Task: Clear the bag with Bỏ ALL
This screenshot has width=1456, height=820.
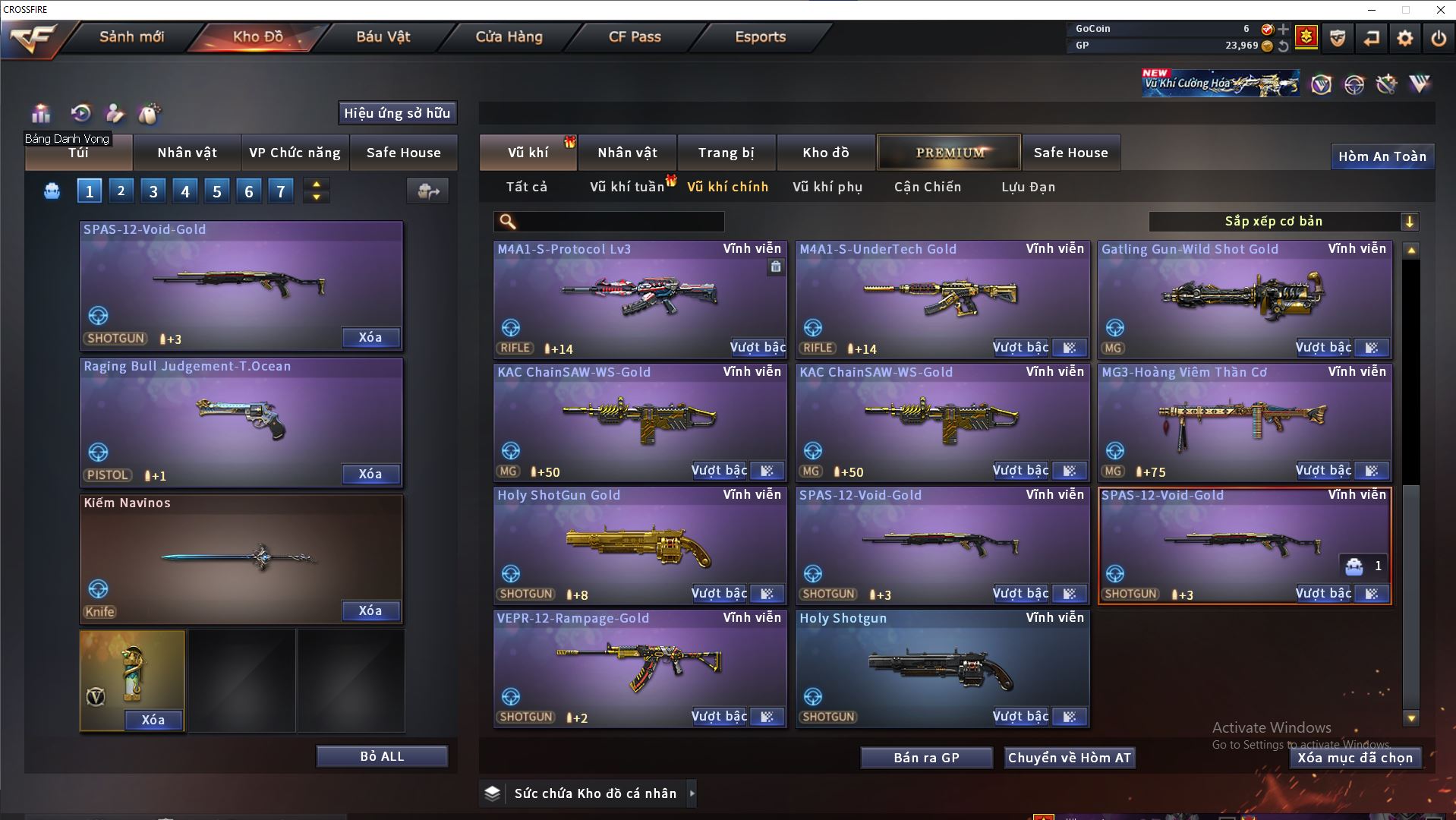Action: coord(382,756)
